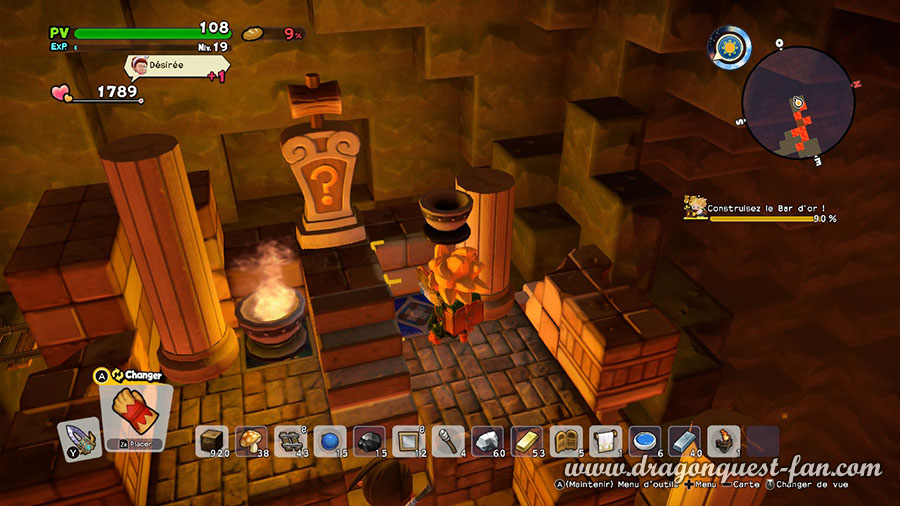Select the jeweled sword weapon icon
This screenshot has height=506, width=900.
coord(77,438)
